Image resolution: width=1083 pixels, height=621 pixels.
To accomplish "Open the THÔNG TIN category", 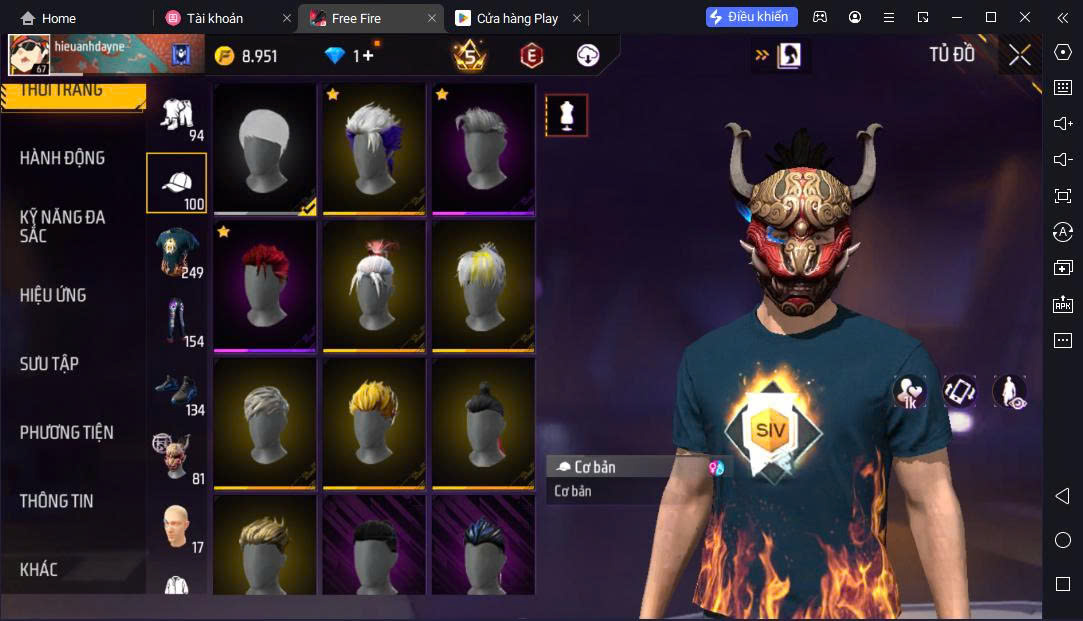I will point(56,501).
